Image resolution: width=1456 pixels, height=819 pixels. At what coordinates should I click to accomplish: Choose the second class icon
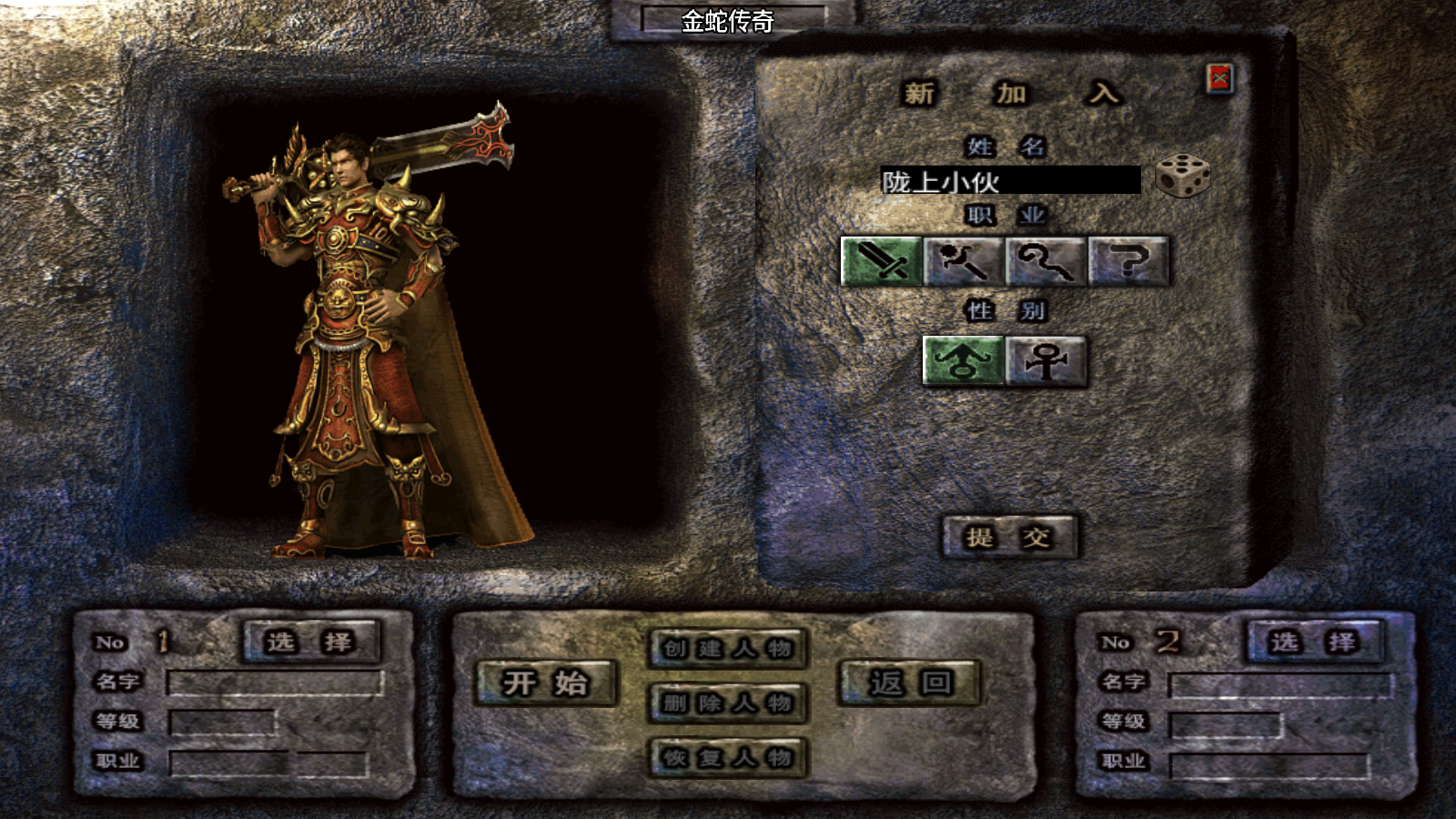point(963,262)
